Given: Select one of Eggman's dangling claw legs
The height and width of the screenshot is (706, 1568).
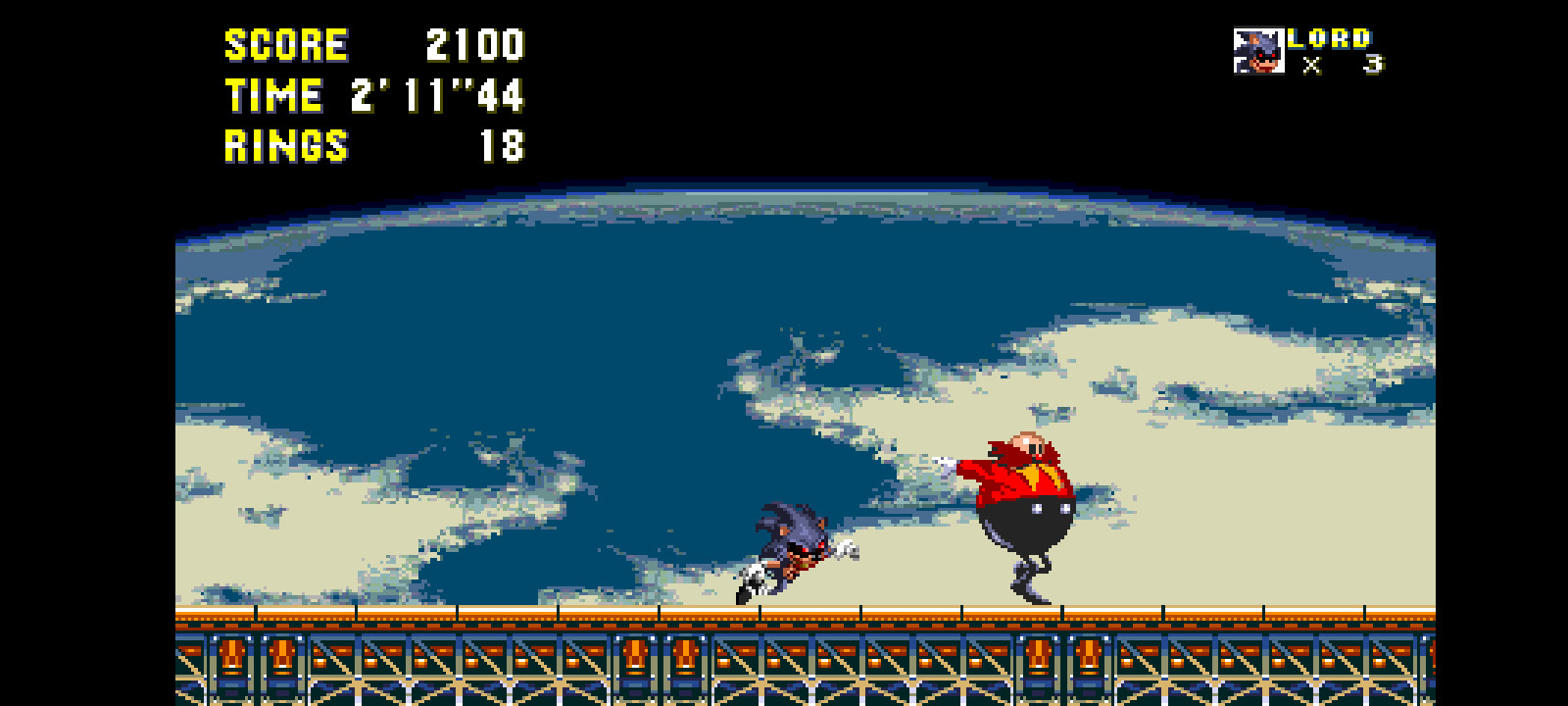Looking at the screenshot, I should 1029,583.
